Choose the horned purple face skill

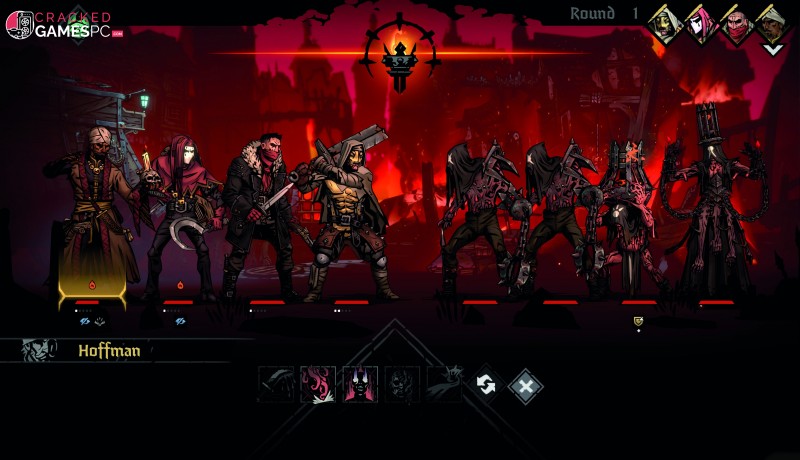point(360,385)
